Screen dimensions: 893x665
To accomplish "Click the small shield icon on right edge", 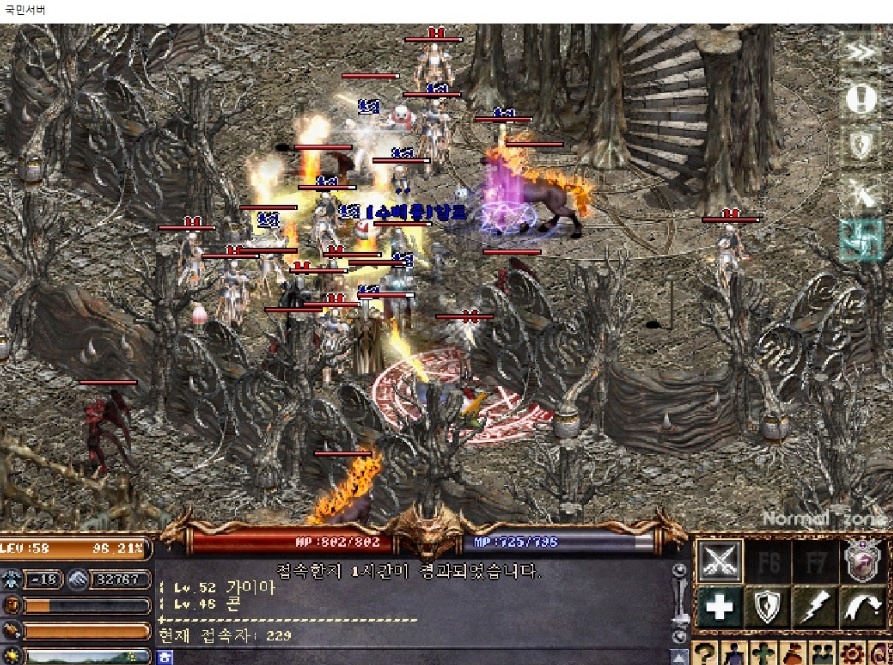I will (x=860, y=145).
